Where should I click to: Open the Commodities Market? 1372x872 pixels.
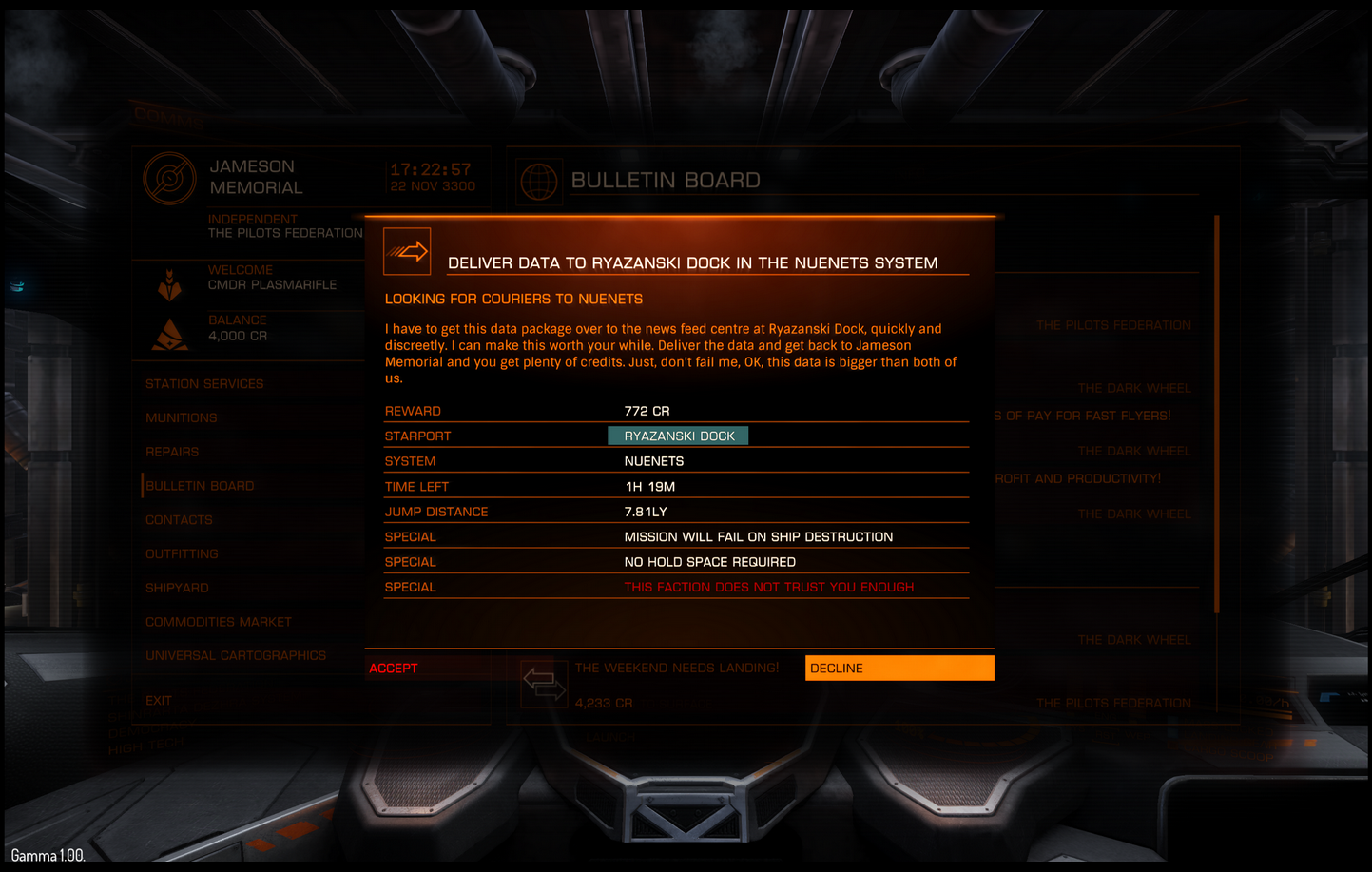[x=219, y=622]
